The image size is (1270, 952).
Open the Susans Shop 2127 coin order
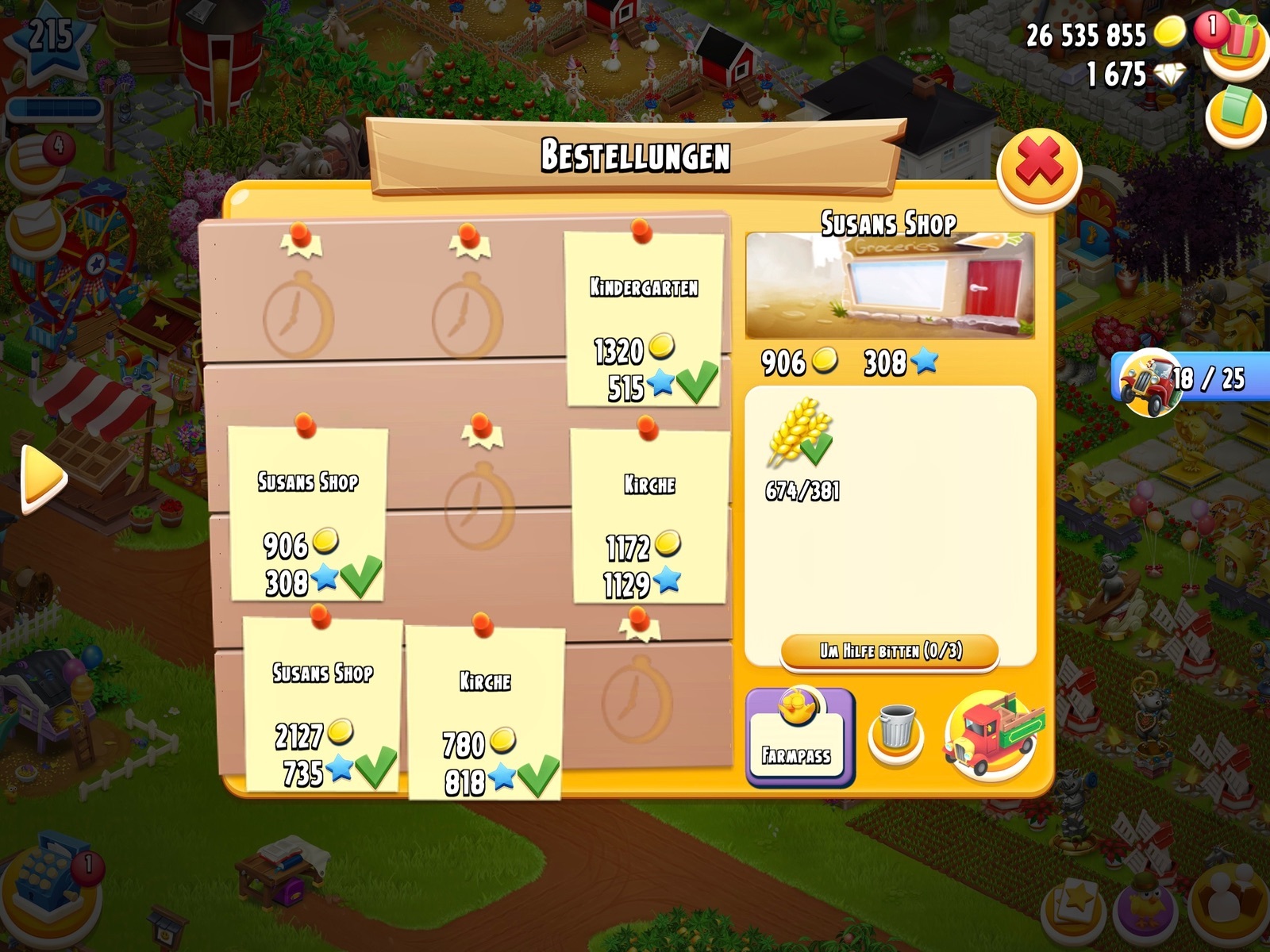pos(322,704)
